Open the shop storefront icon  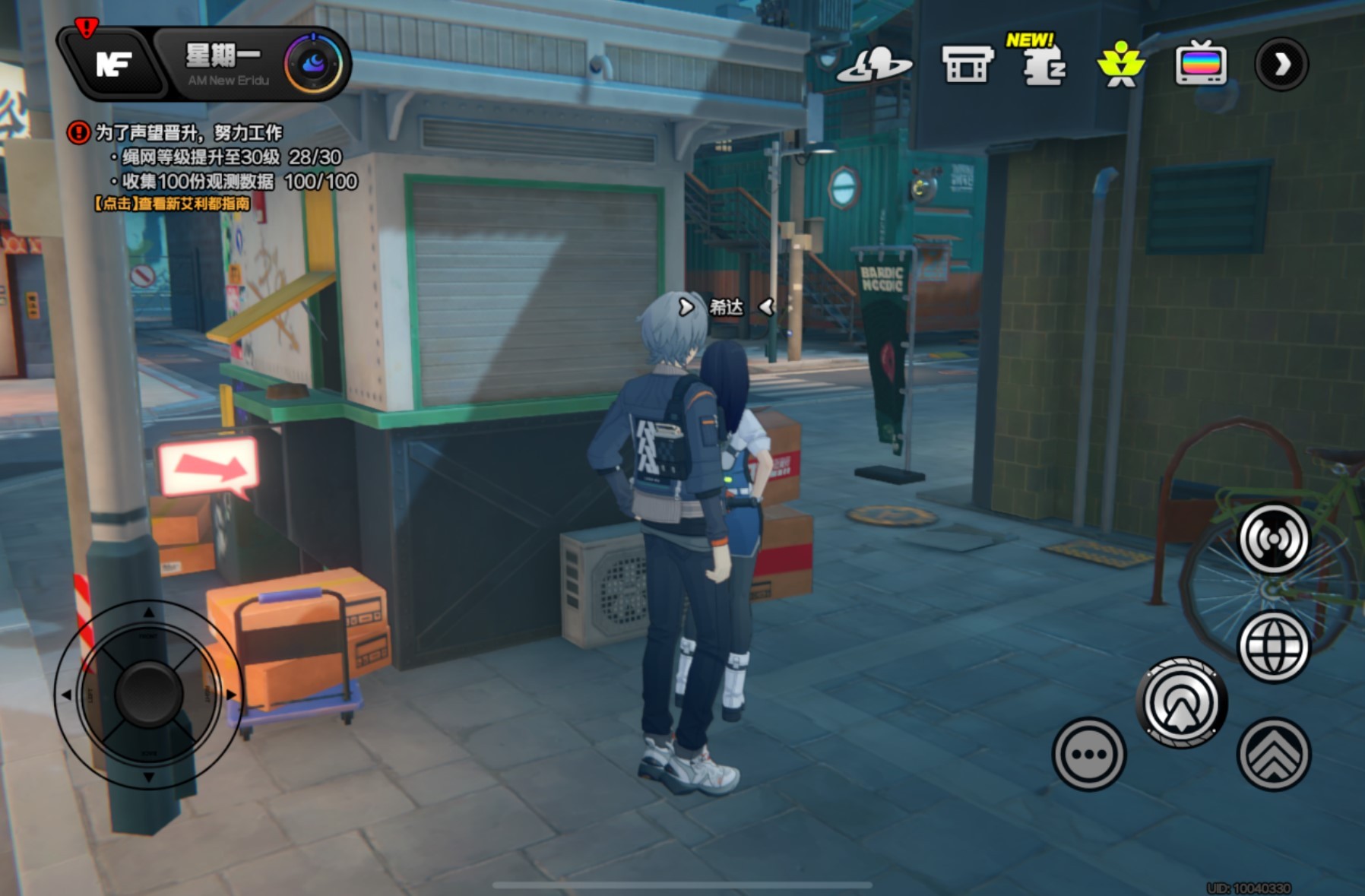[967, 65]
